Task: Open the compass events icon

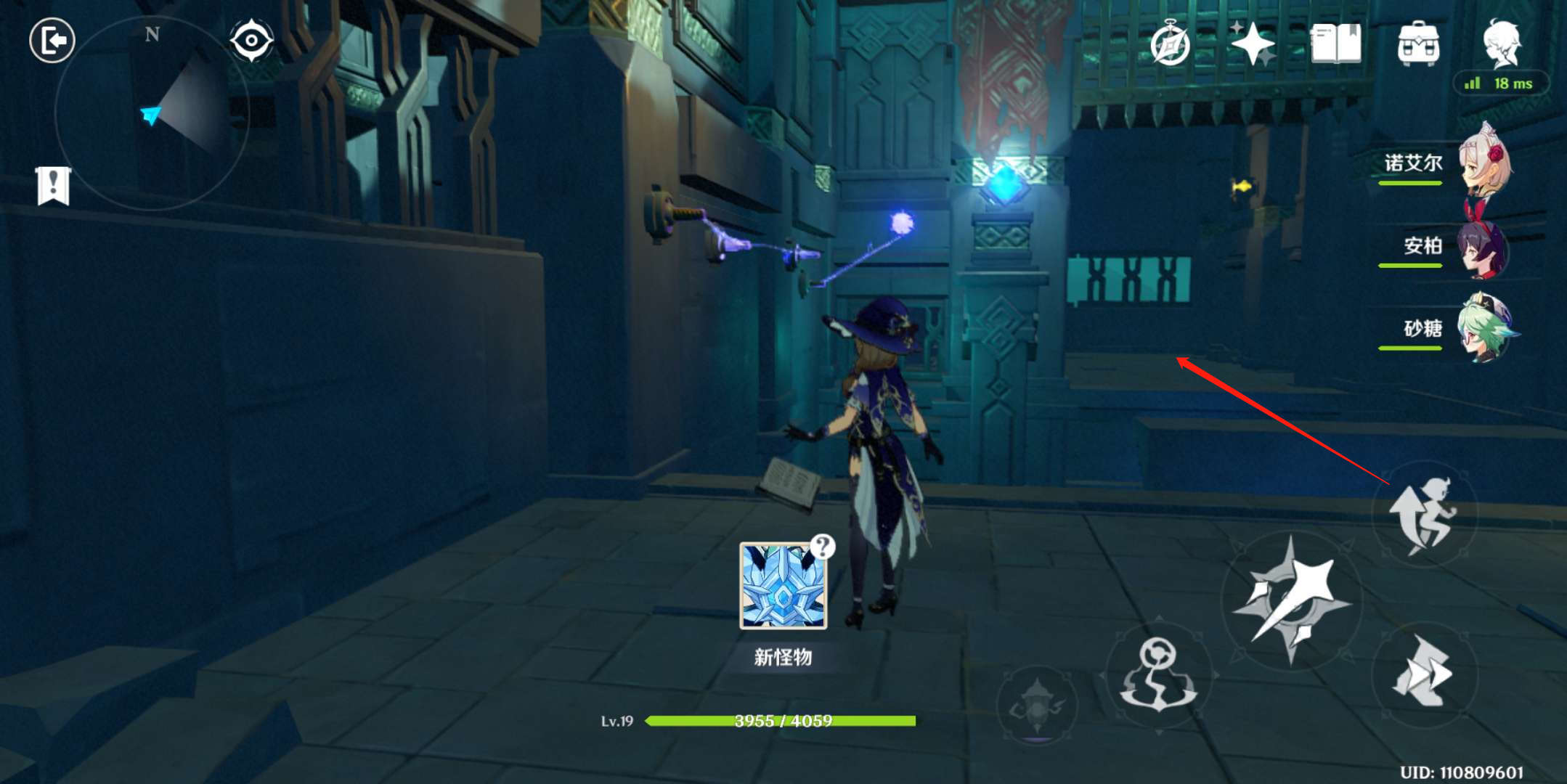Action: point(1170,44)
